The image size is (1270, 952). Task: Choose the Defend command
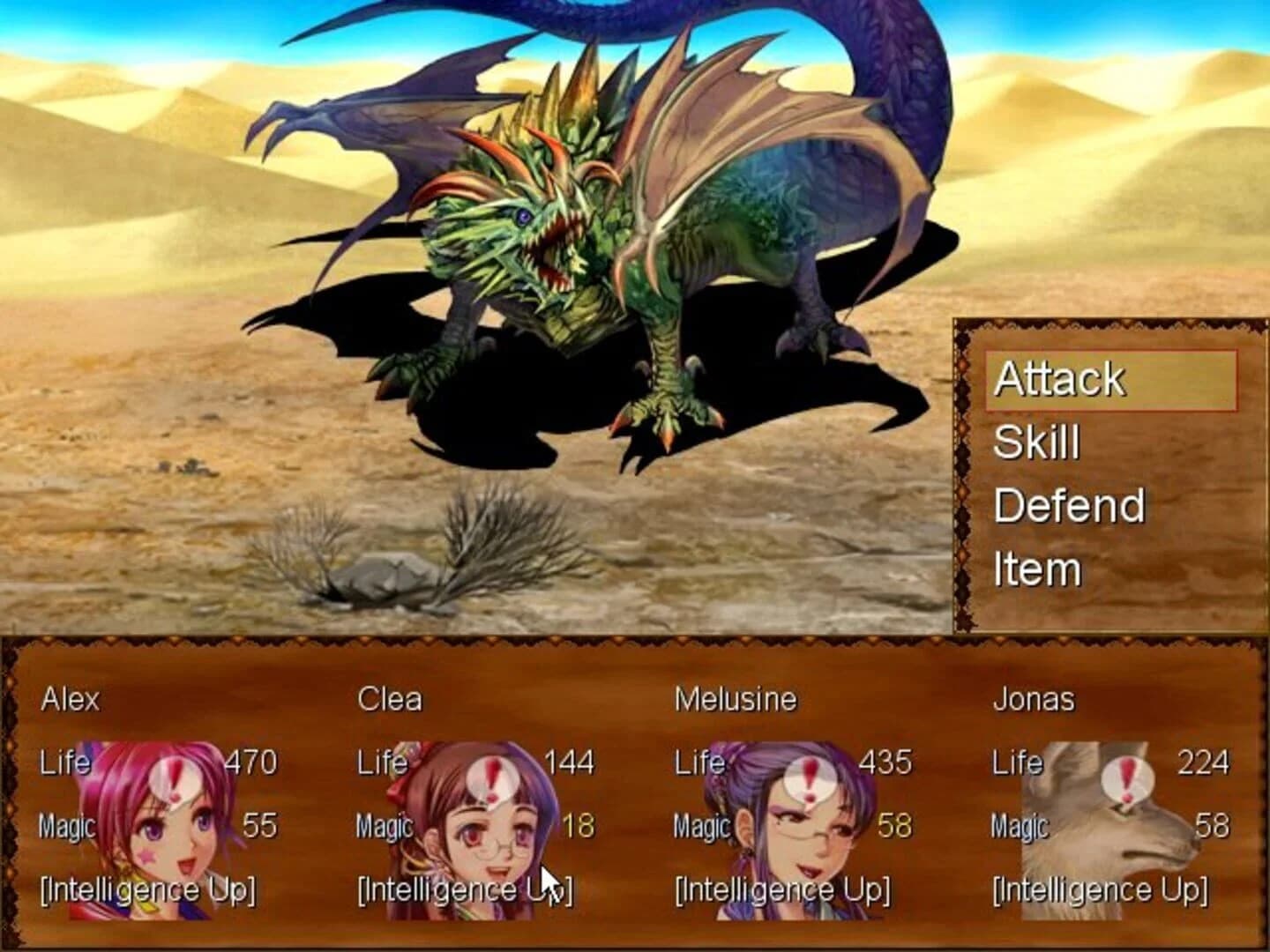1069,505
